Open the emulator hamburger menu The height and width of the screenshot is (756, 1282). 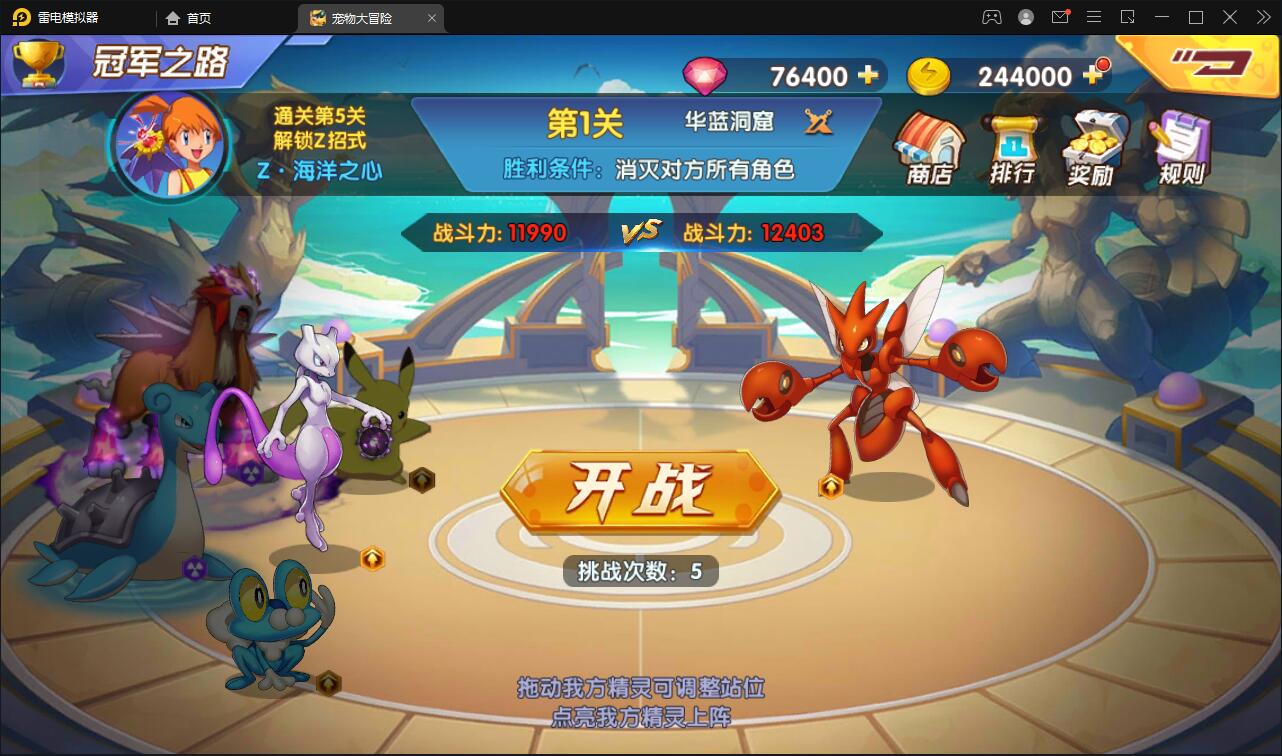(x=1094, y=17)
